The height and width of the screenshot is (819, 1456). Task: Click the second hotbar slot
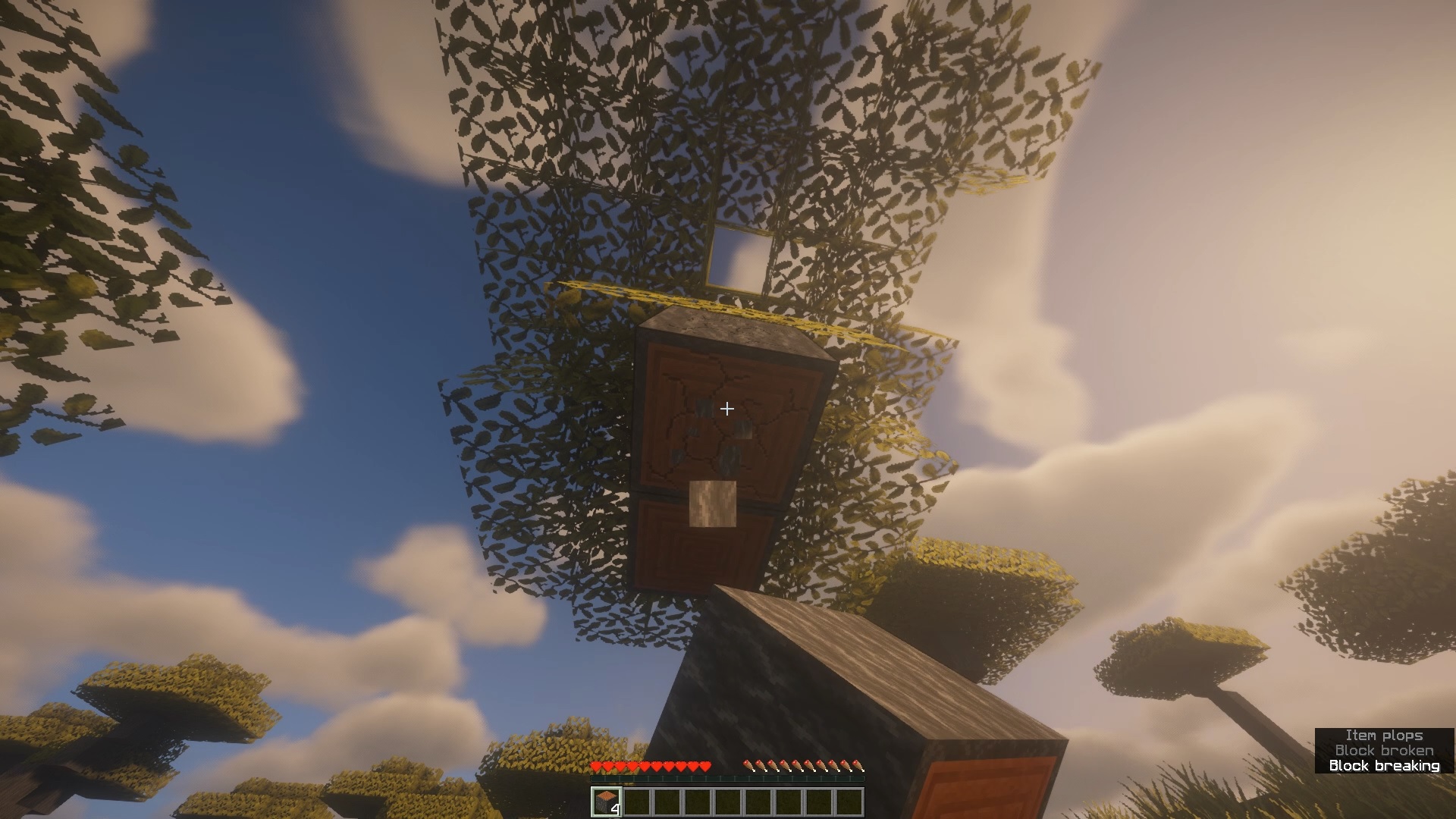point(639,802)
